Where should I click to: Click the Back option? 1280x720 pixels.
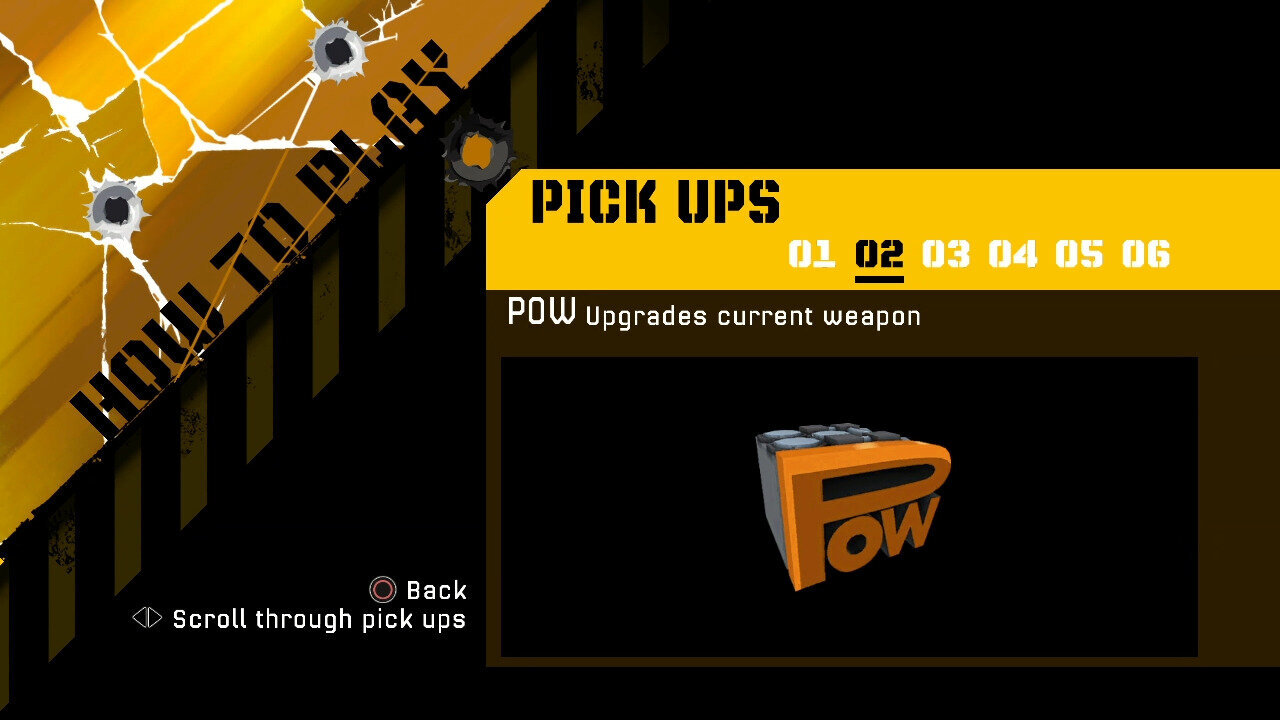point(419,590)
